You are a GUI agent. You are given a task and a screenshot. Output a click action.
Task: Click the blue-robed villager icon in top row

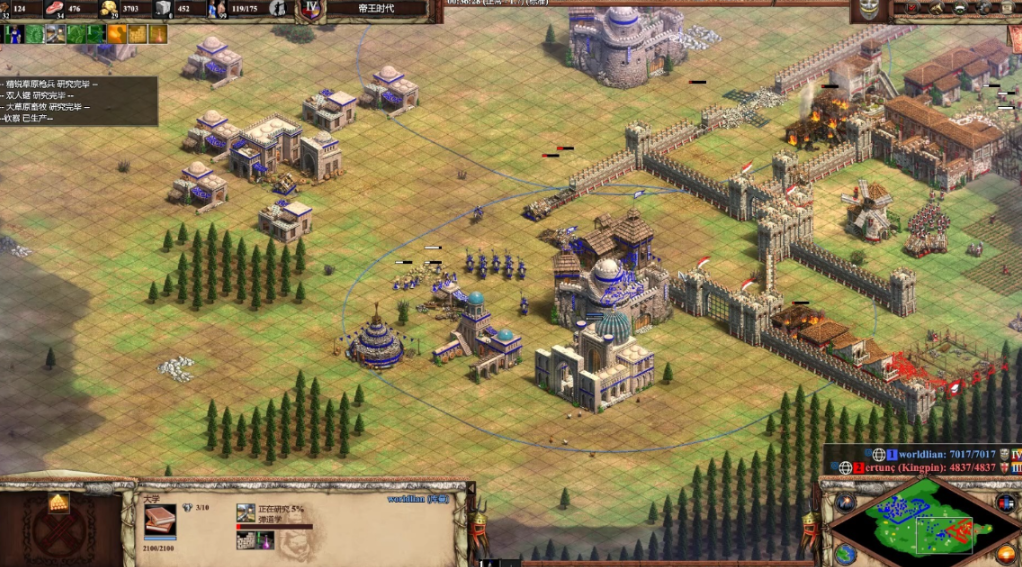(x=12, y=34)
